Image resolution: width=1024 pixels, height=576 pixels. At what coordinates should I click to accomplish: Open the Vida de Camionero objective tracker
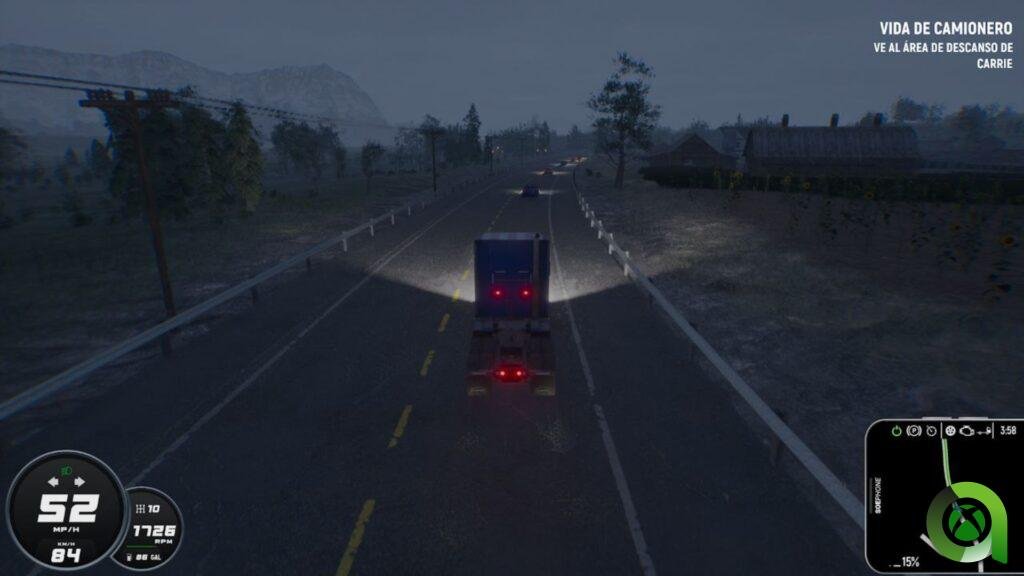[x=945, y=45]
